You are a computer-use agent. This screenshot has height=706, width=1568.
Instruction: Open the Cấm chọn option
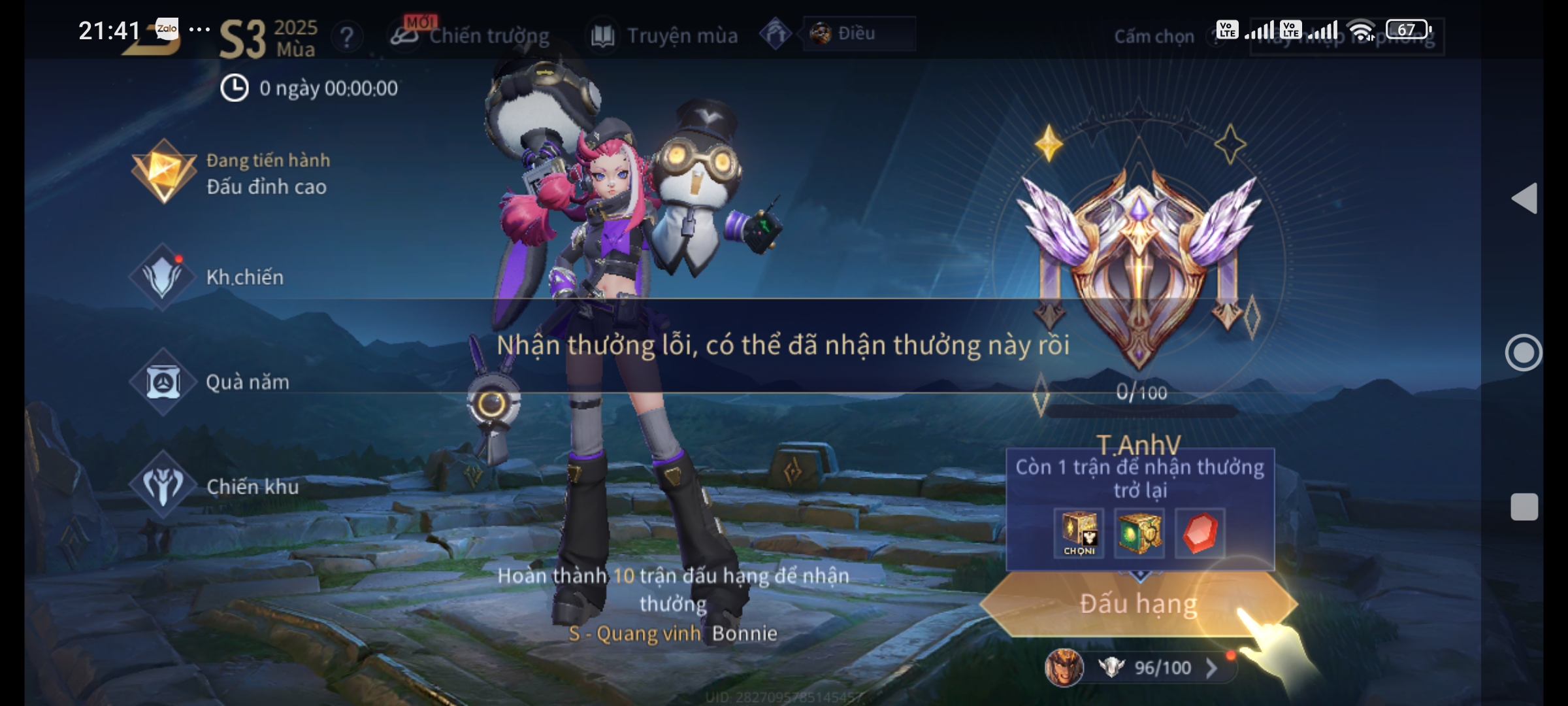(x=1154, y=37)
